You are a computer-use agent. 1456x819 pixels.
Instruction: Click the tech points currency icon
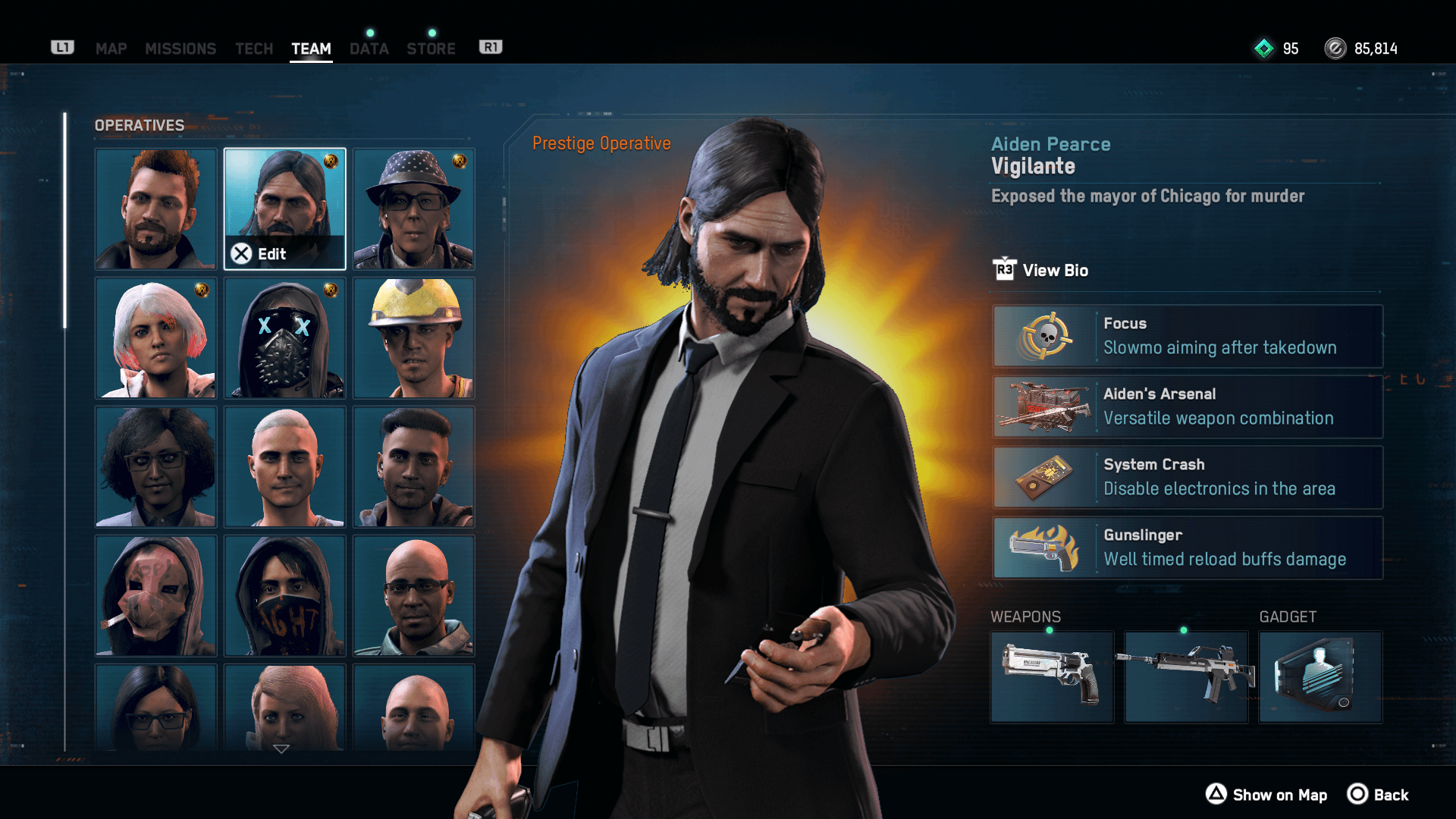(1263, 49)
